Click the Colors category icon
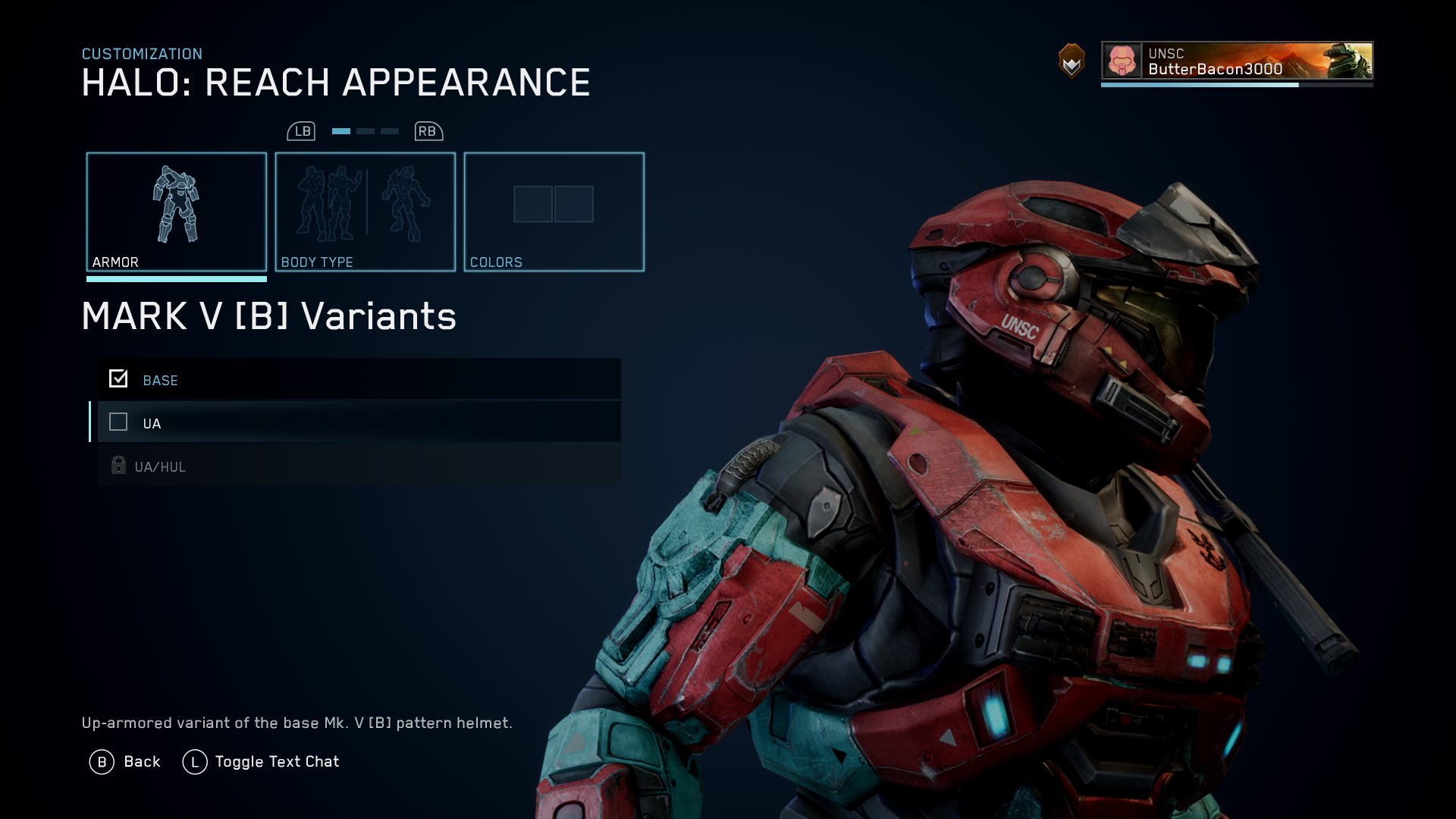Image resolution: width=1456 pixels, height=819 pixels. pos(554,211)
